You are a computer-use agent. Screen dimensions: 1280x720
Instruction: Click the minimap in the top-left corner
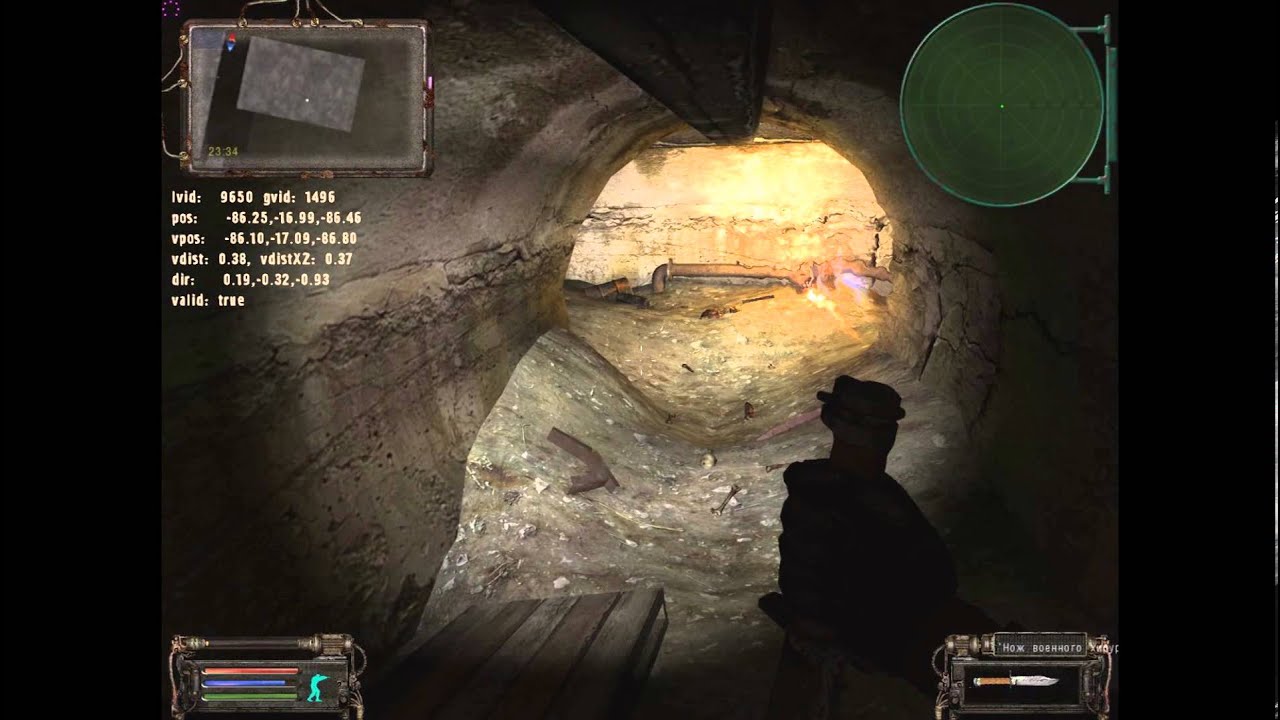[305, 97]
